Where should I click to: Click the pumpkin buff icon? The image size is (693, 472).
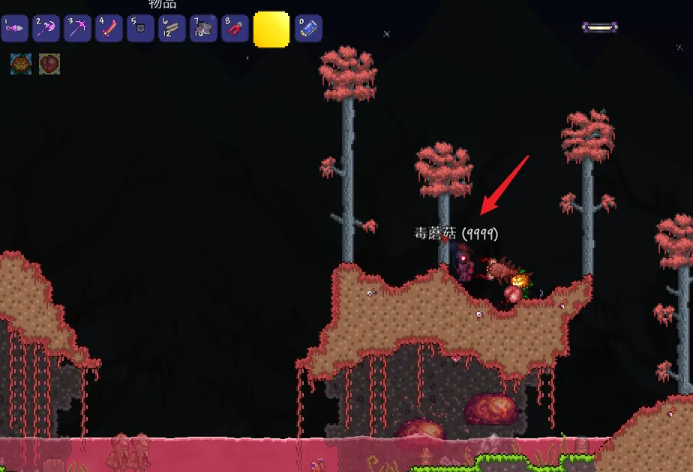[21, 64]
